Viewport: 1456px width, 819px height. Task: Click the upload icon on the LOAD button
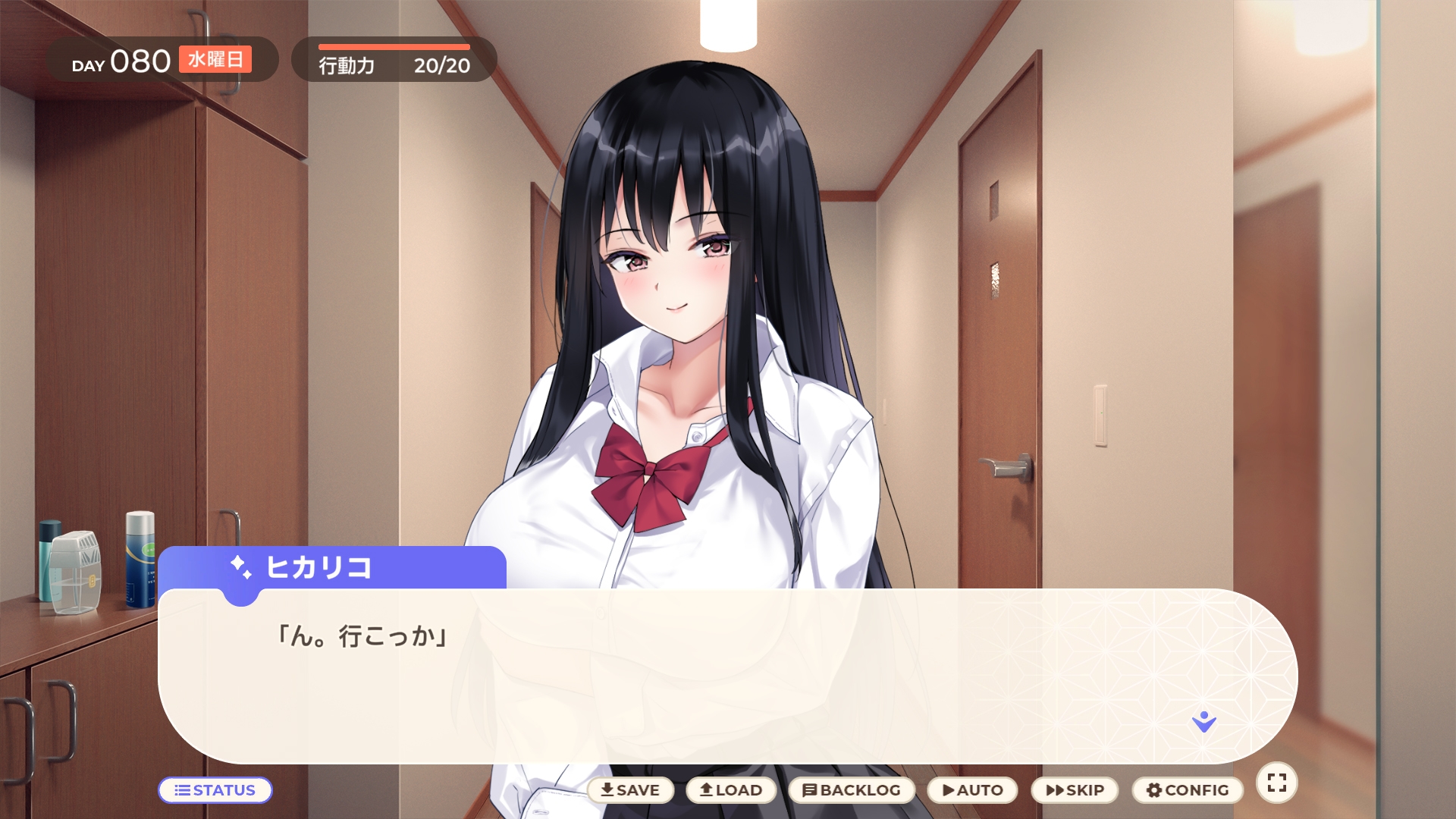(704, 790)
